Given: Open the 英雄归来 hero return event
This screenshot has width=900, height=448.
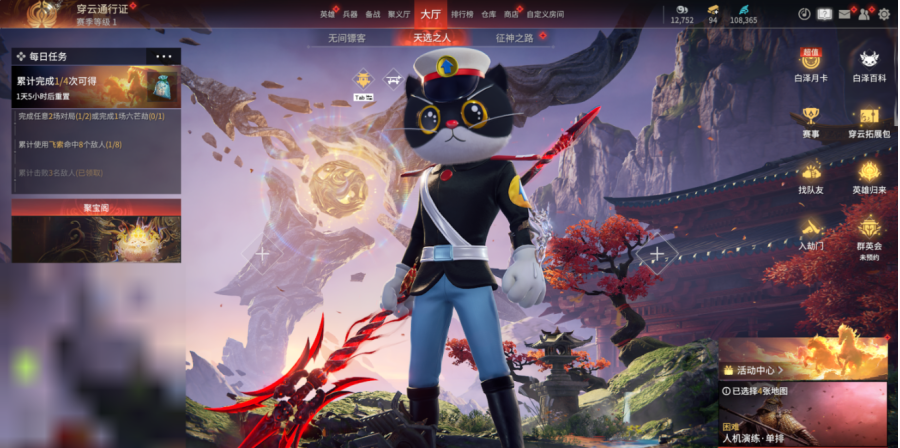Looking at the screenshot, I should click(869, 177).
